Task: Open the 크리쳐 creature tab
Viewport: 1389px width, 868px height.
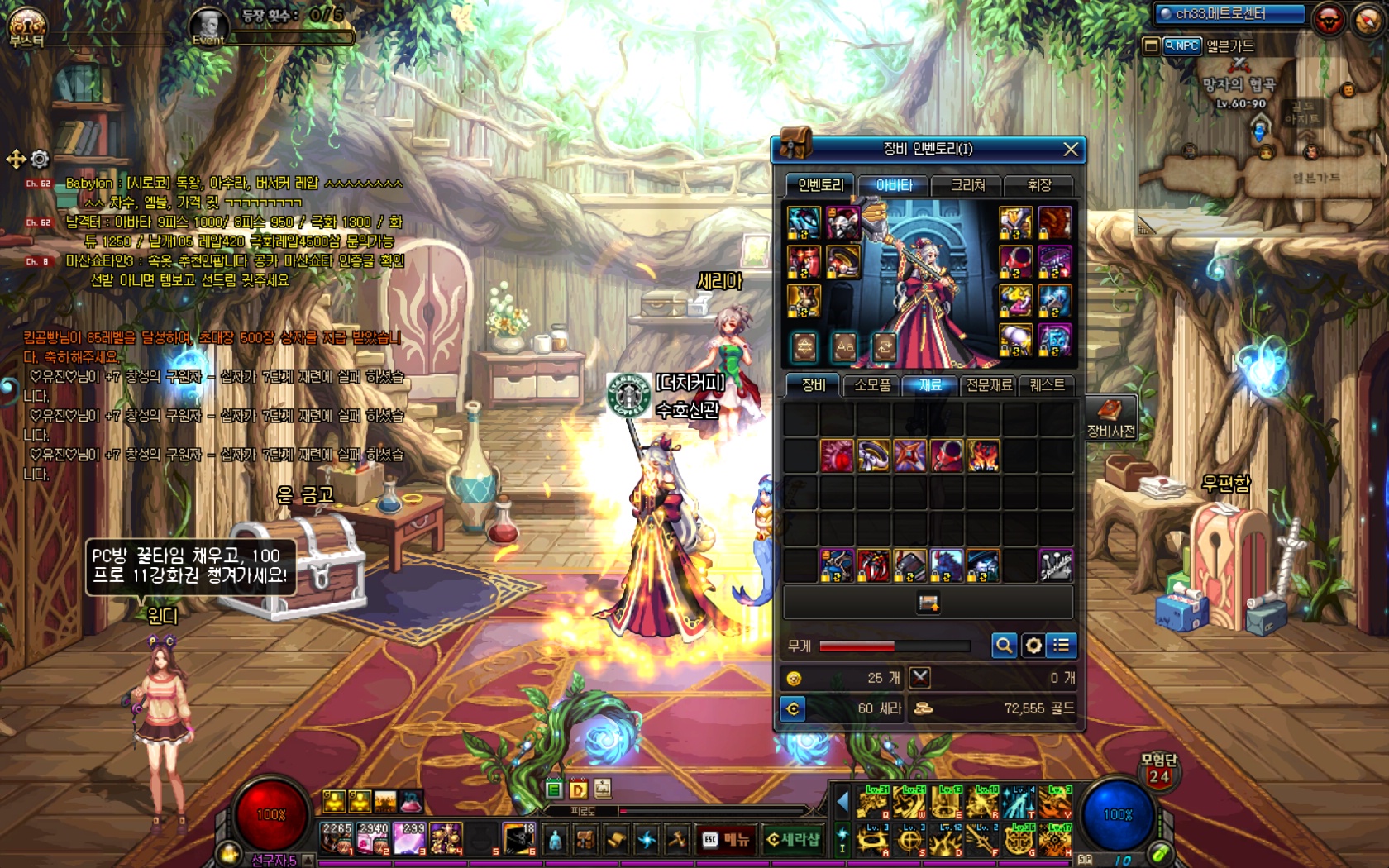Action: coord(967,185)
